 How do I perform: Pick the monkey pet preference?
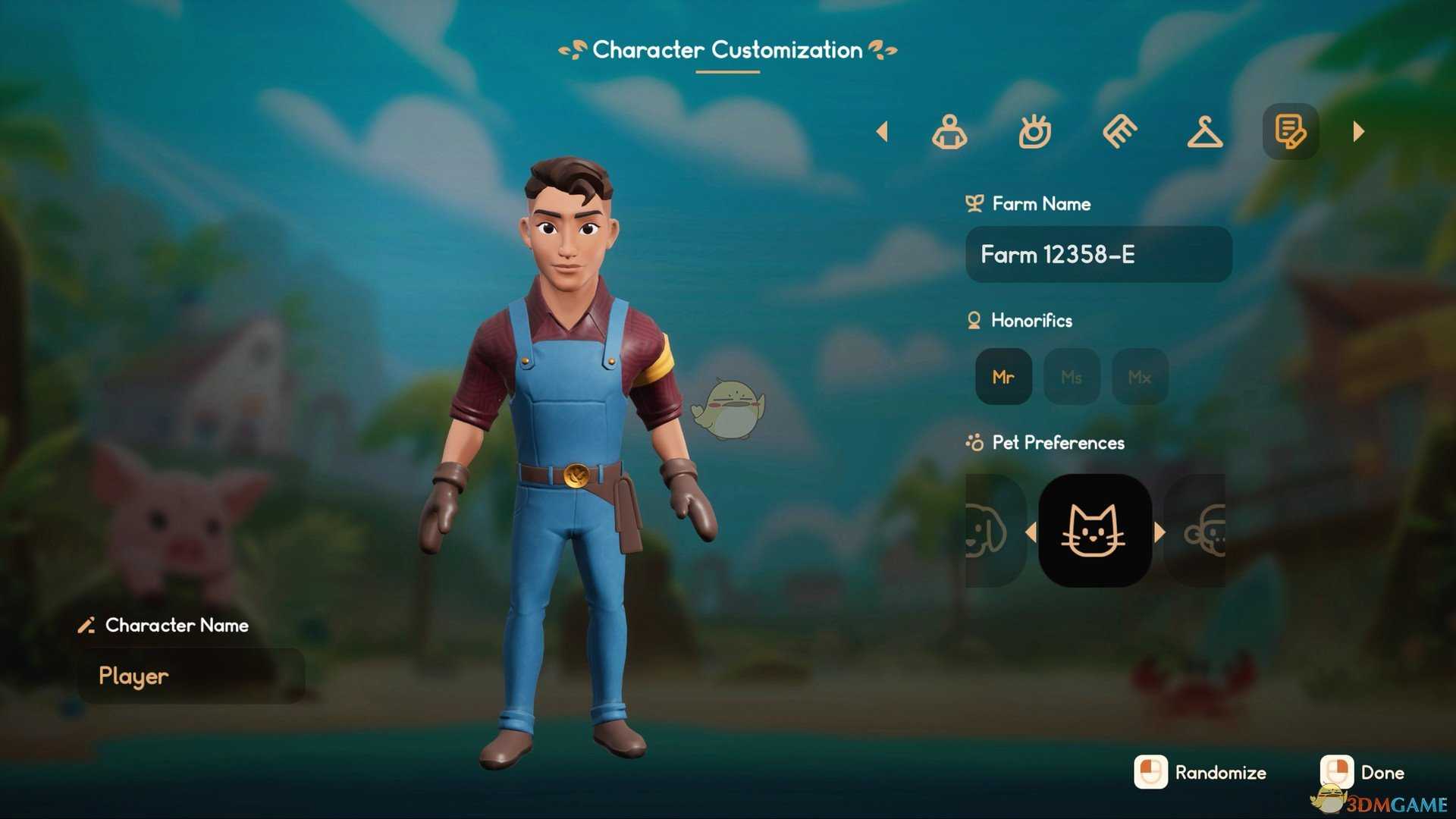pos(1202,531)
